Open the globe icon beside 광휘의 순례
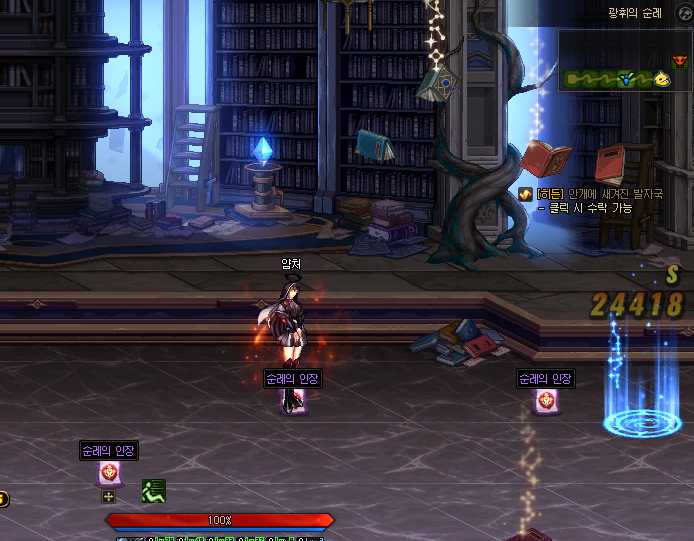Screen dimensions: 694x541 [683, 12]
